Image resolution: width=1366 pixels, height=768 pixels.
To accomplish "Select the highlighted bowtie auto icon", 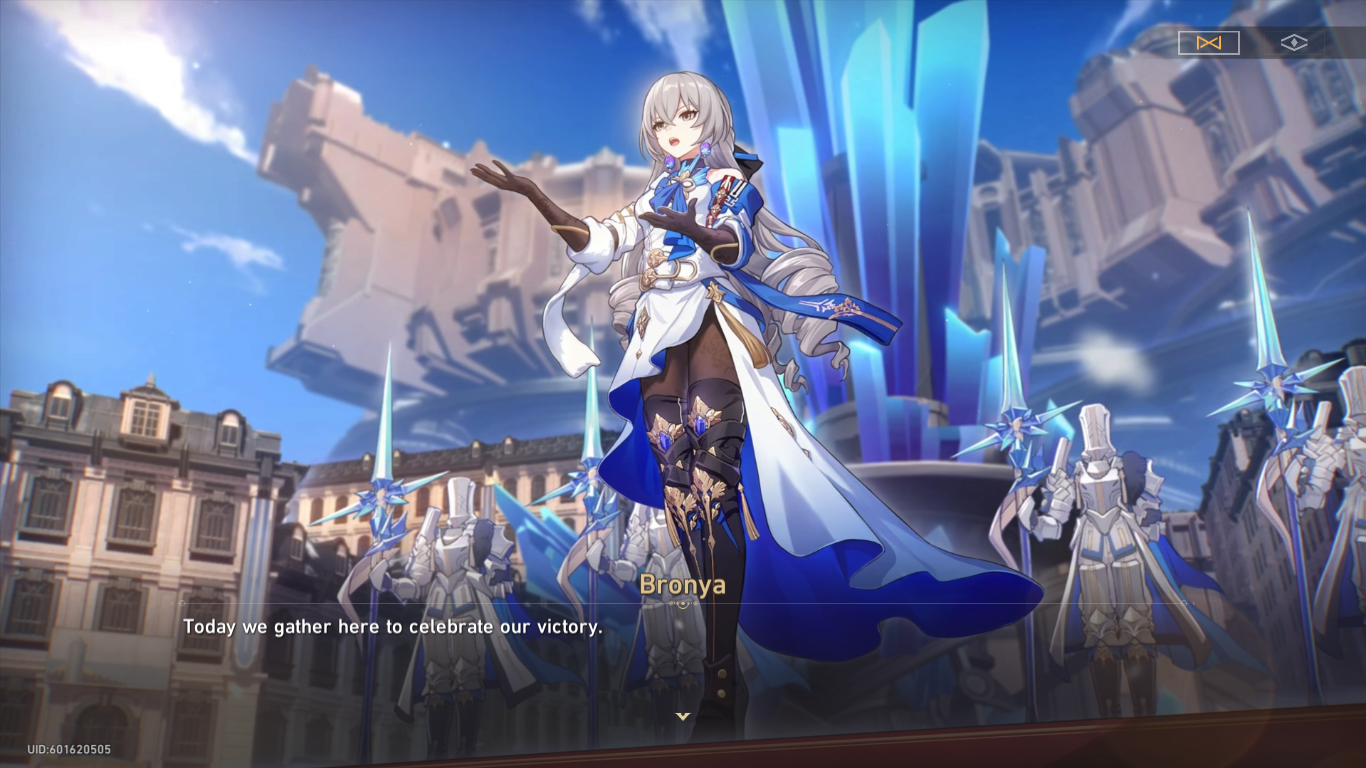I will coord(1208,42).
